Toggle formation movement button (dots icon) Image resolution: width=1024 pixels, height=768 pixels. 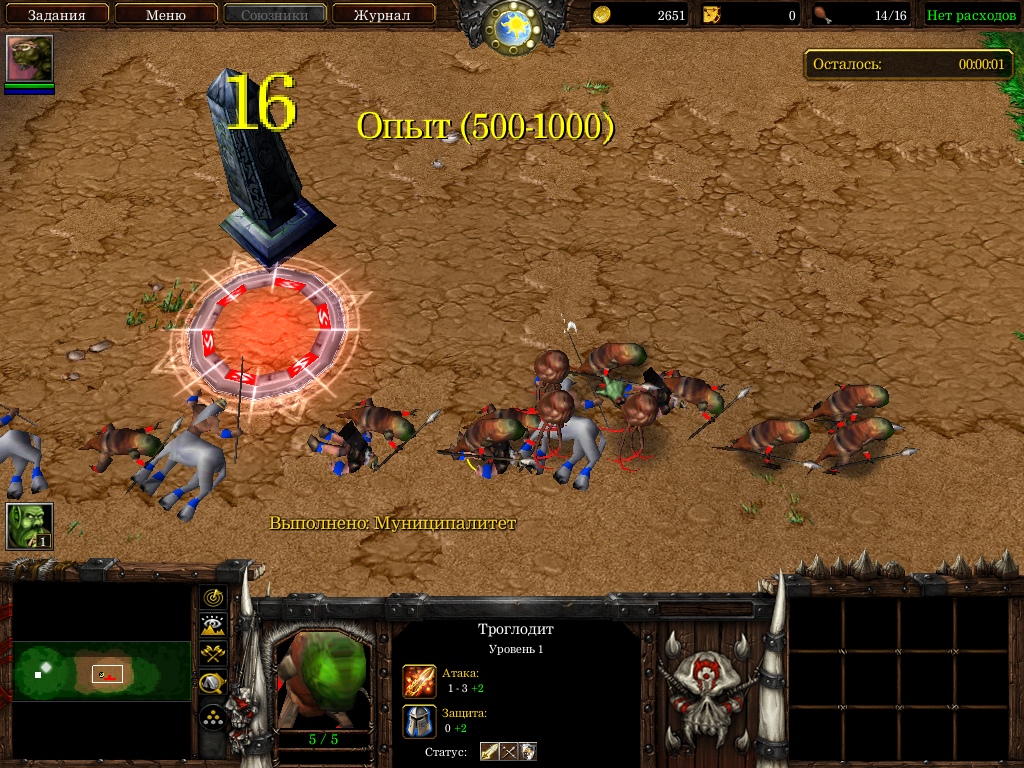[212, 717]
